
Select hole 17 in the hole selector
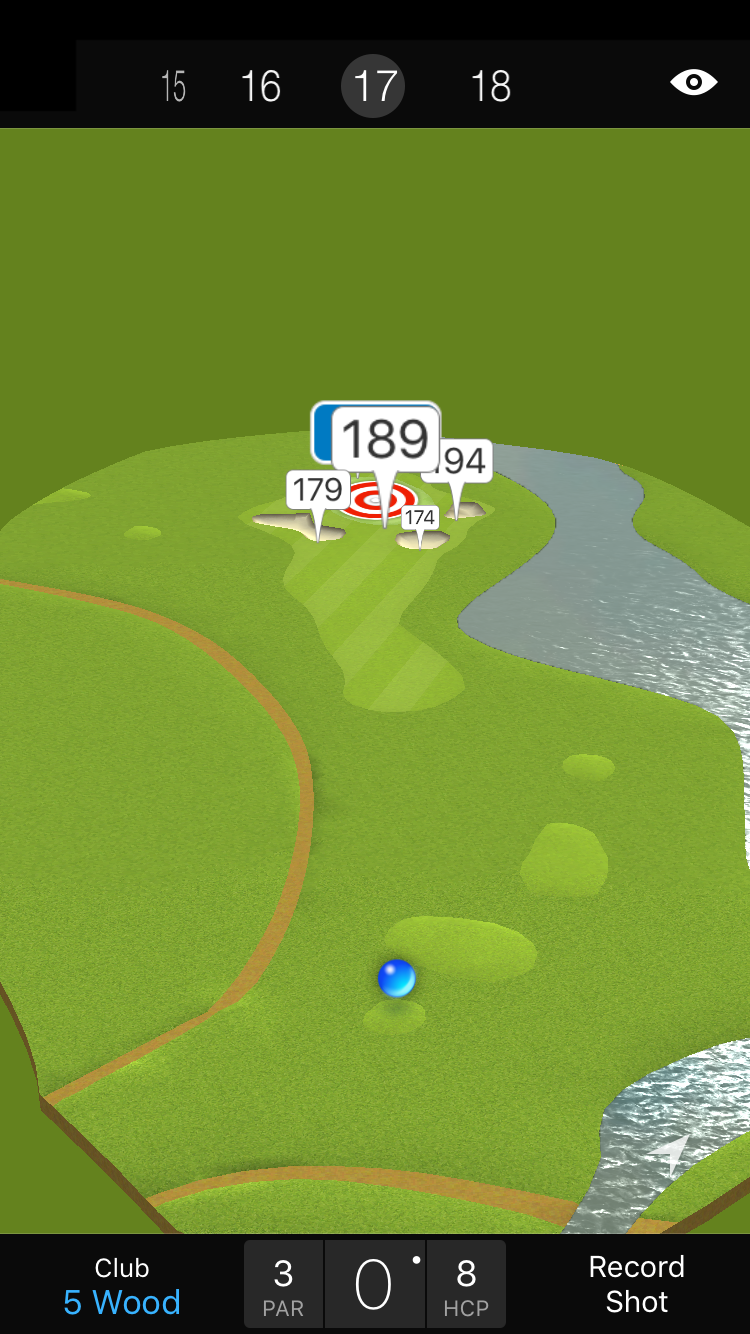click(374, 87)
